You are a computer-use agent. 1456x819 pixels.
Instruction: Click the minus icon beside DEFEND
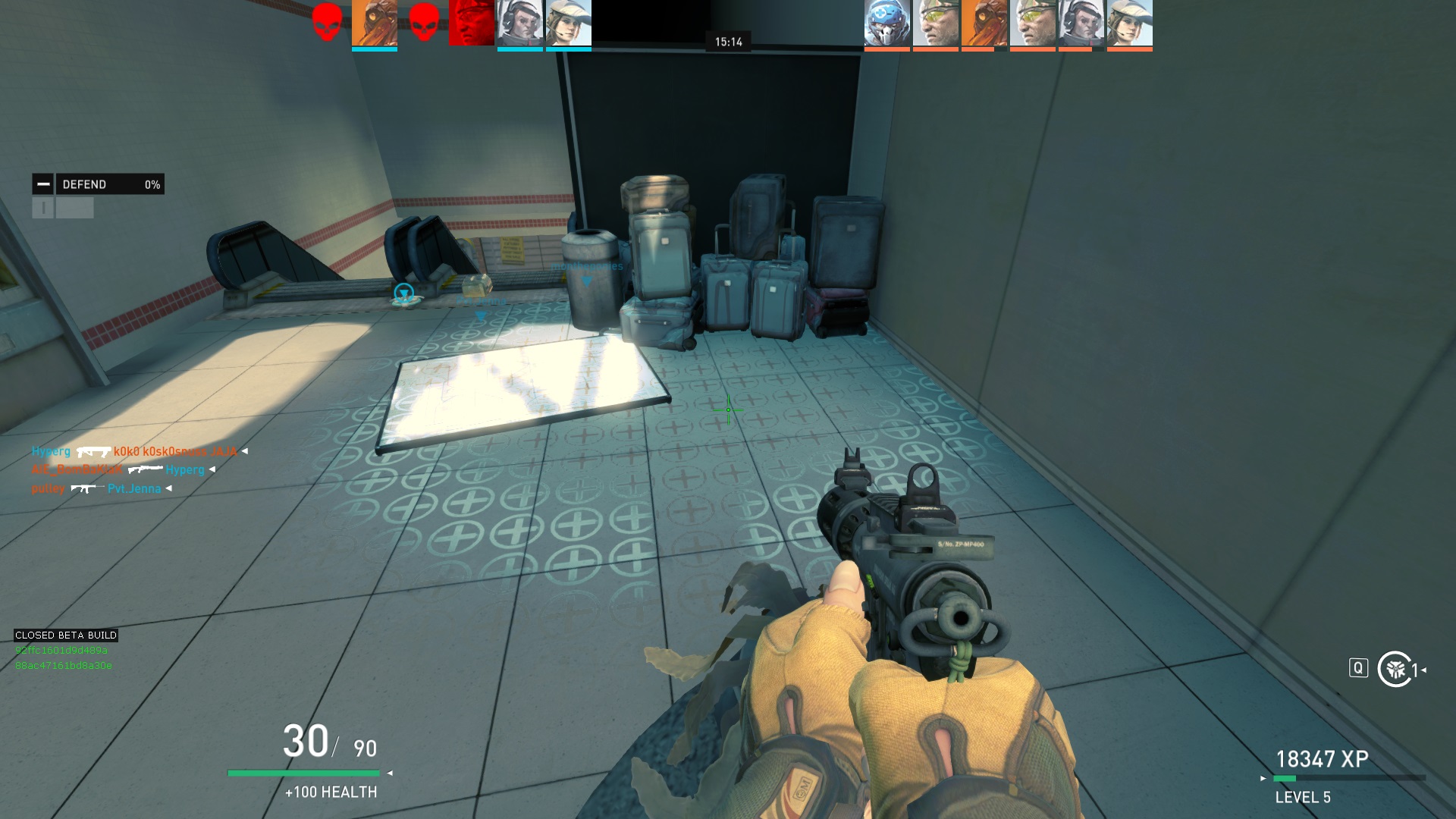click(x=43, y=184)
